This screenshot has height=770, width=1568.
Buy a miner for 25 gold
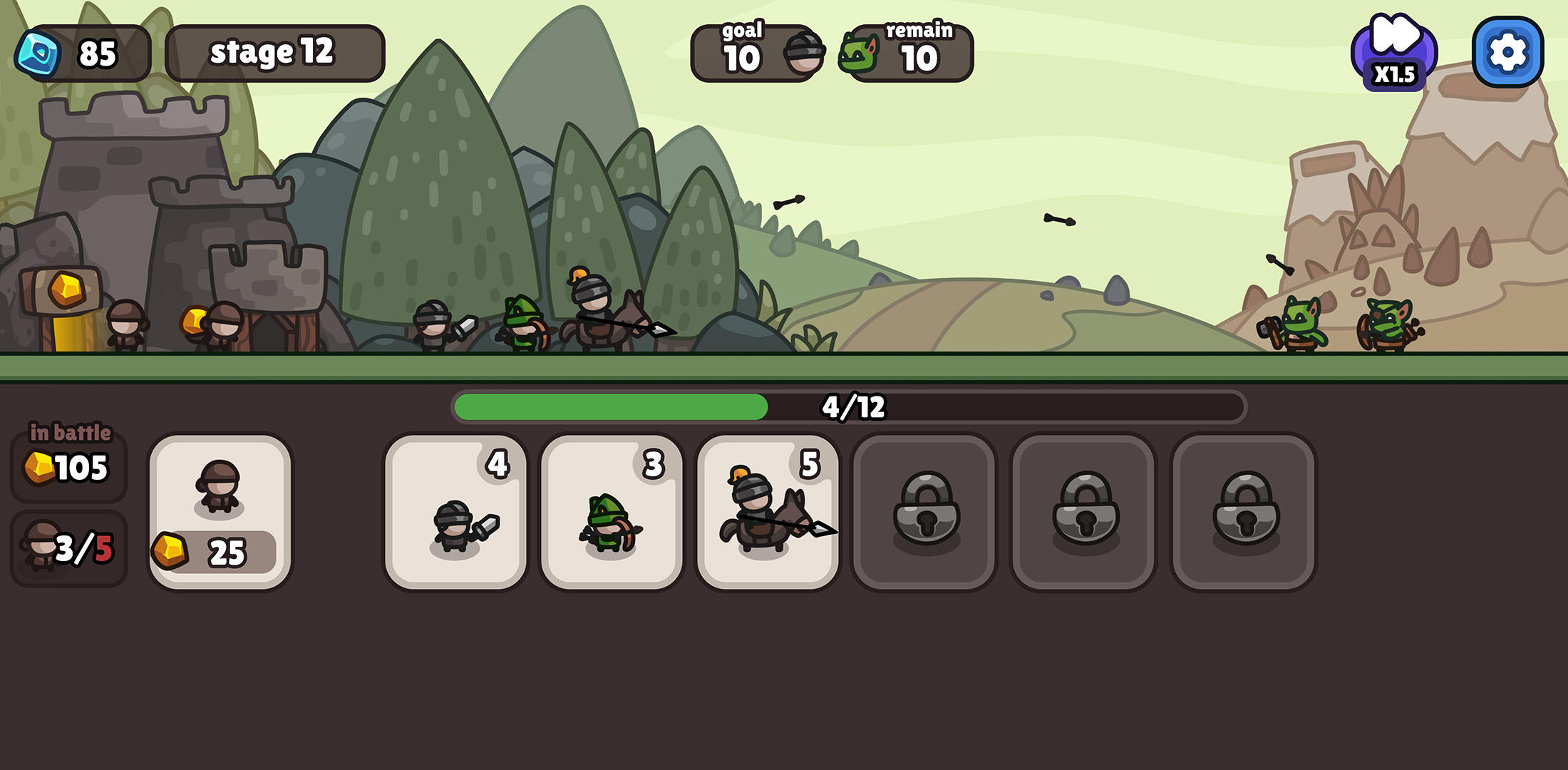(220, 512)
